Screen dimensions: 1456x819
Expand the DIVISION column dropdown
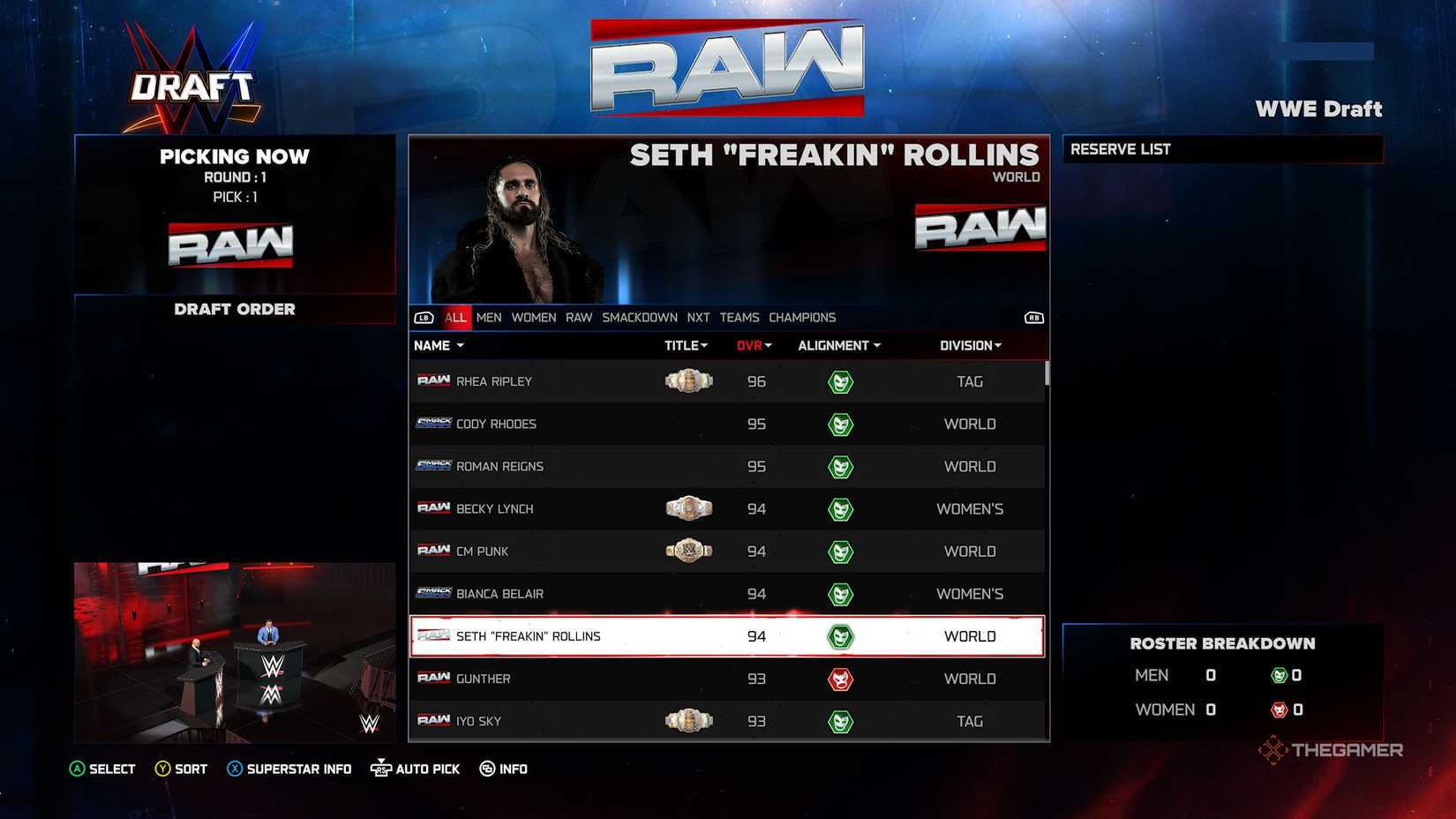click(x=969, y=345)
